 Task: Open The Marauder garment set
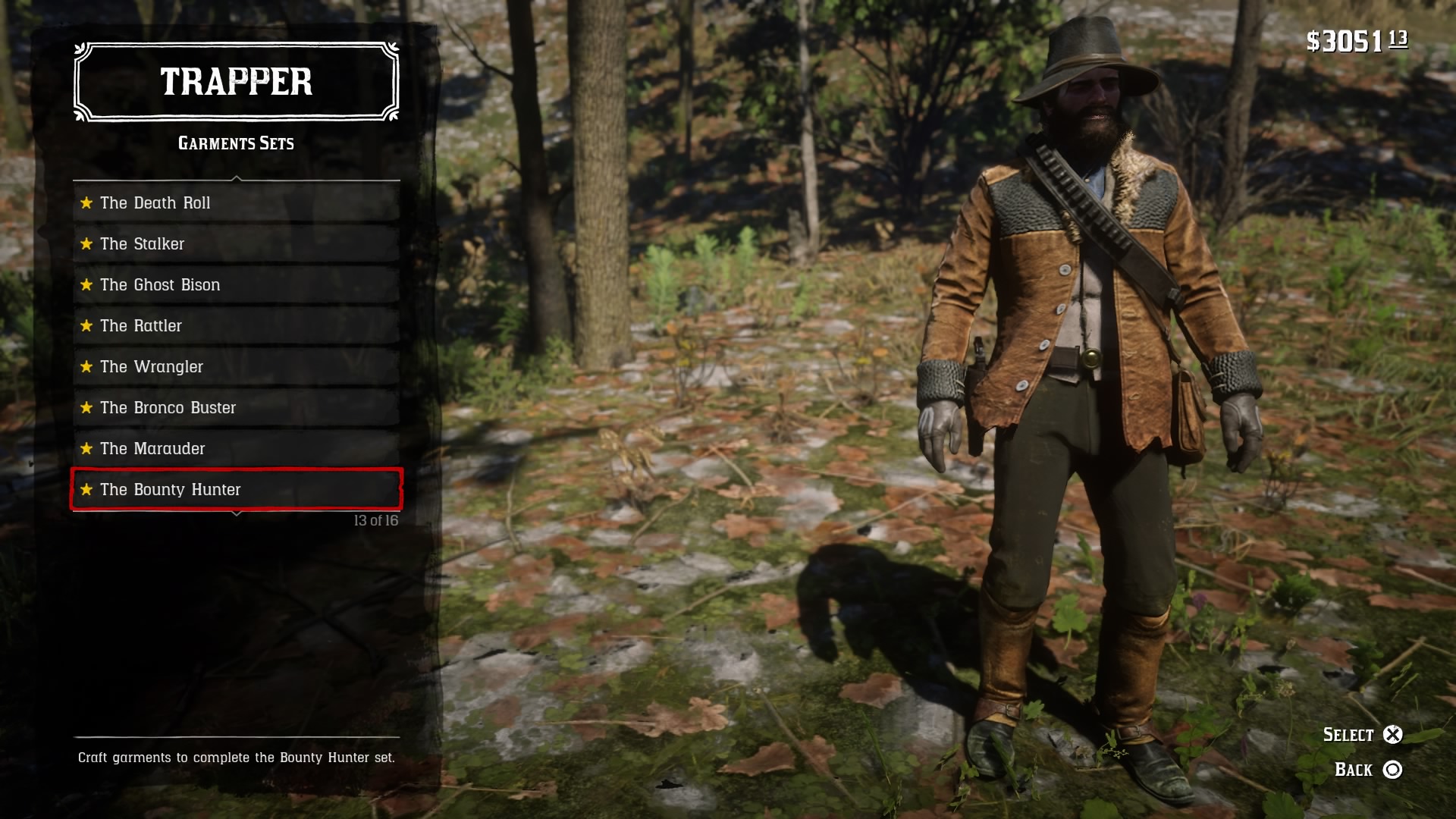click(x=236, y=449)
